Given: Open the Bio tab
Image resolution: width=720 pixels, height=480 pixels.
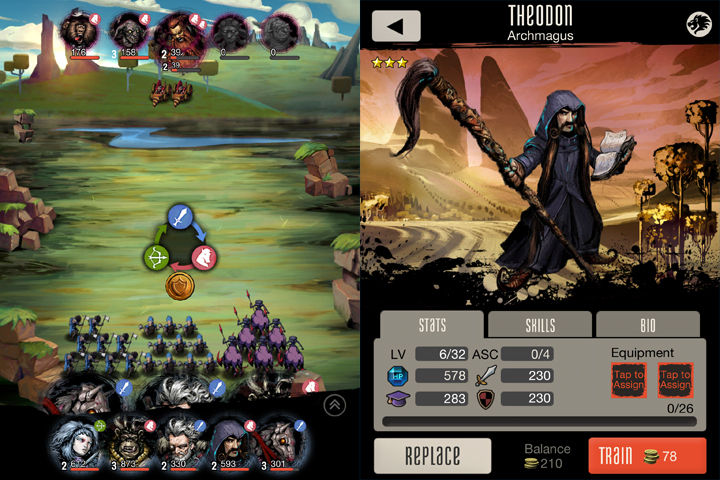Looking at the screenshot, I should pyautogui.click(x=647, y=325).
